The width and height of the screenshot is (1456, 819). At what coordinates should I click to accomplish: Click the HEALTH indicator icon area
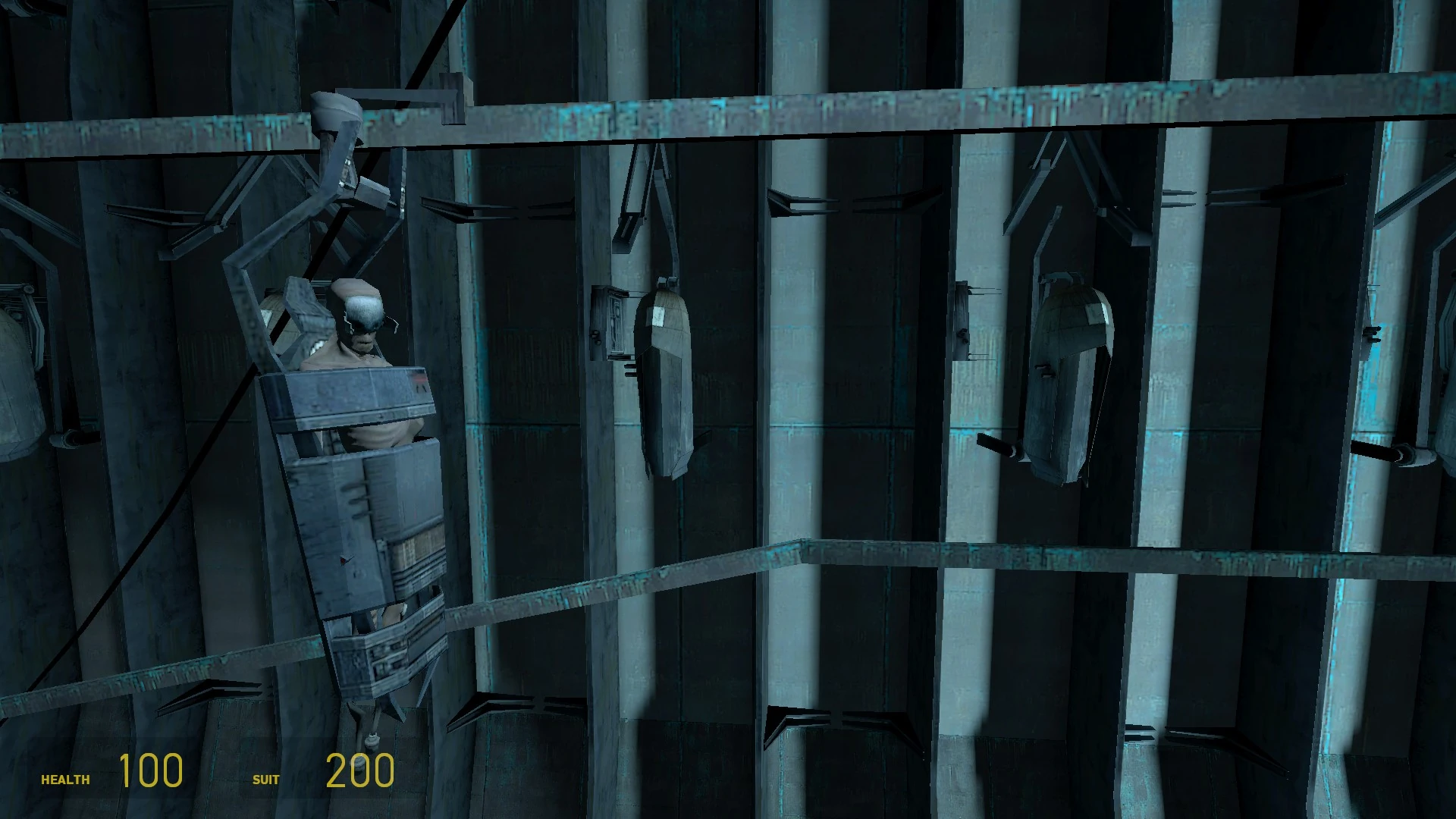[x=65, y=778]
